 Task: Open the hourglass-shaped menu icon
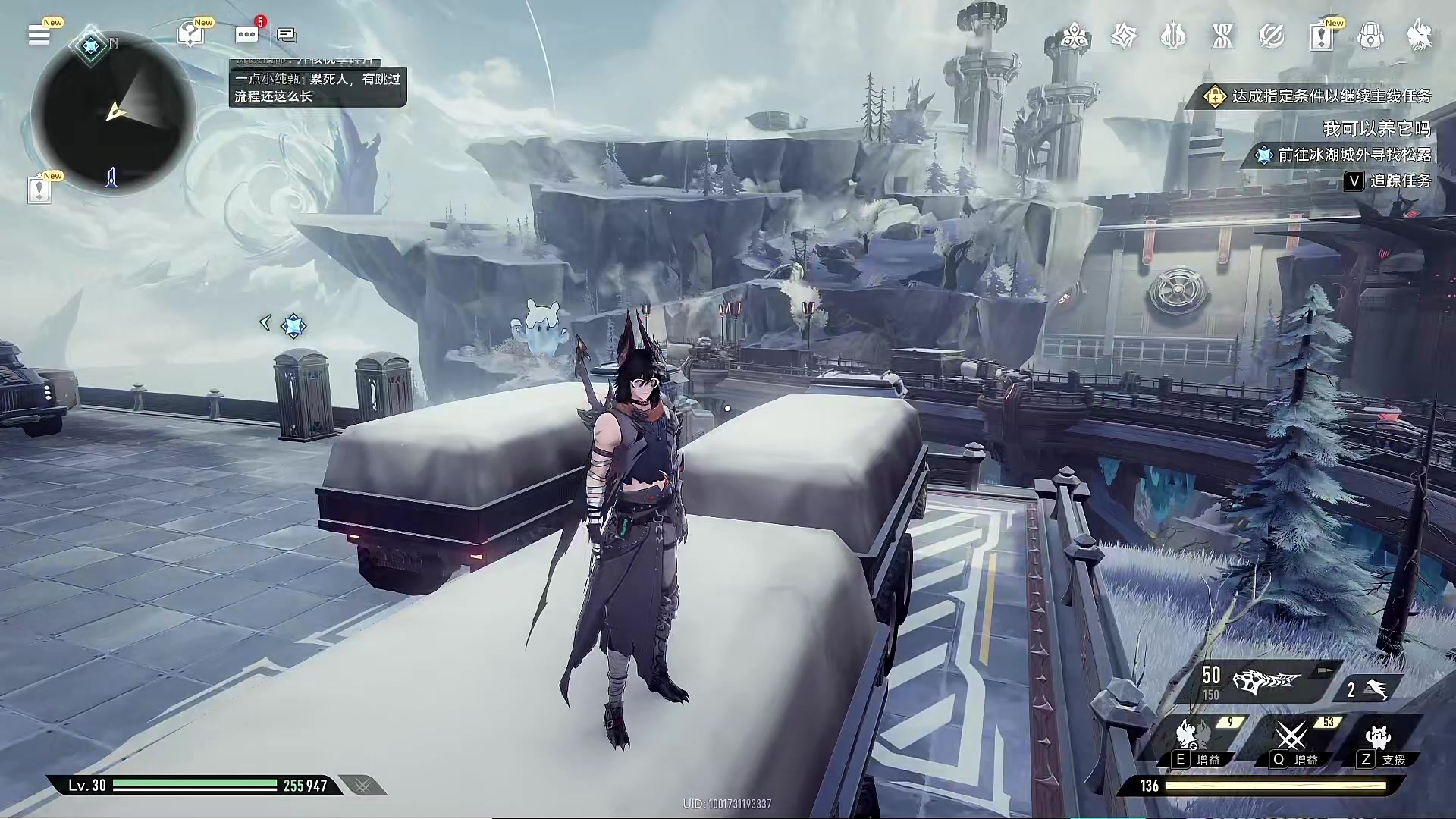(1222, 36)
